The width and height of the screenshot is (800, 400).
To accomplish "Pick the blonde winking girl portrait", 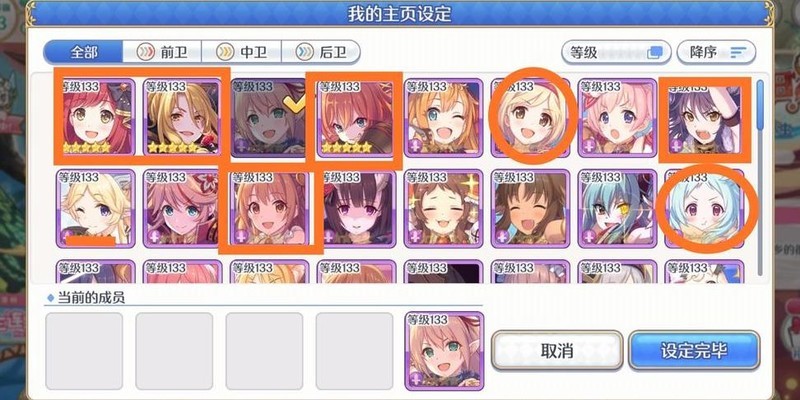I will pos(95,208).
